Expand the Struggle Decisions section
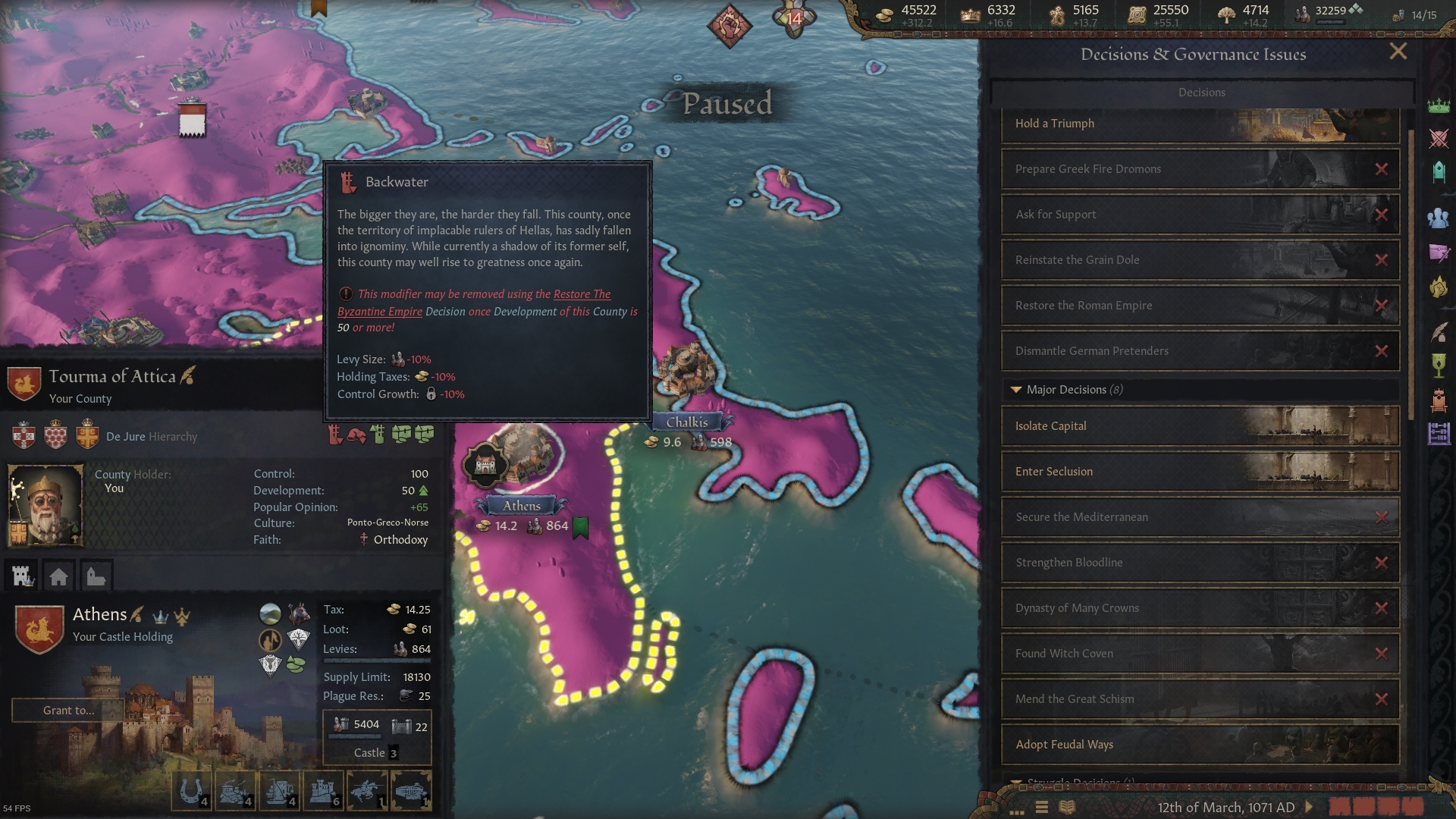 [1016, 782]
